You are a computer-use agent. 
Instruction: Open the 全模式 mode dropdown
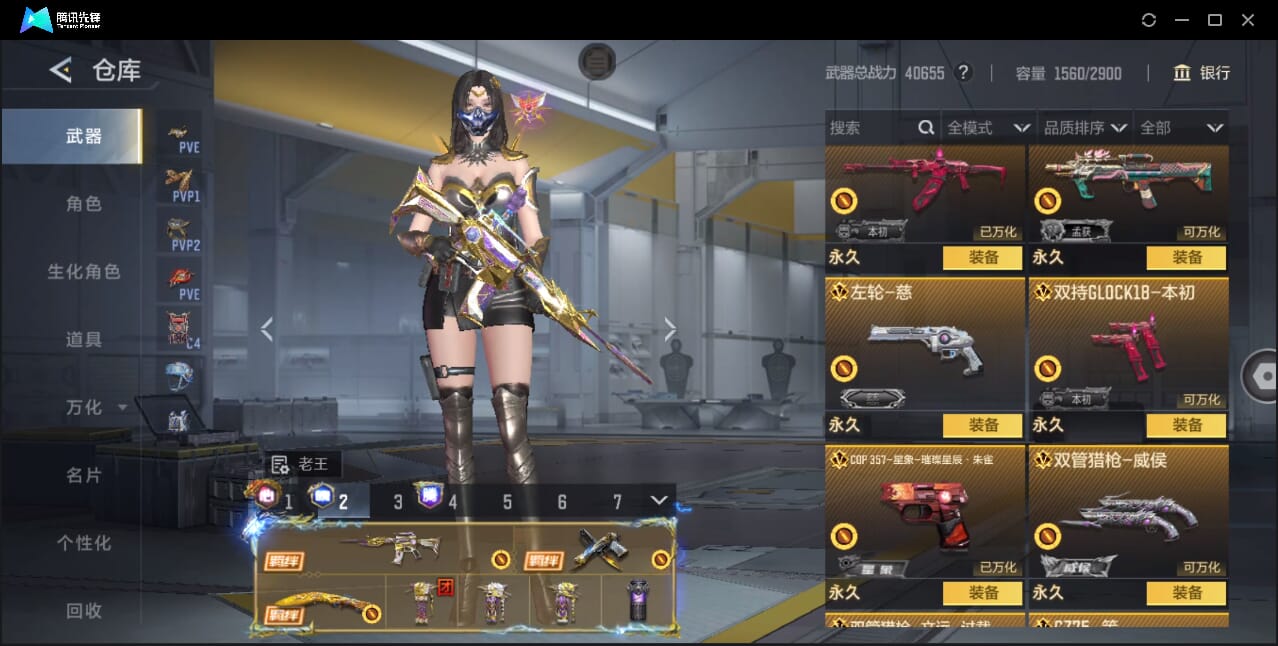[x=988, y=128]
